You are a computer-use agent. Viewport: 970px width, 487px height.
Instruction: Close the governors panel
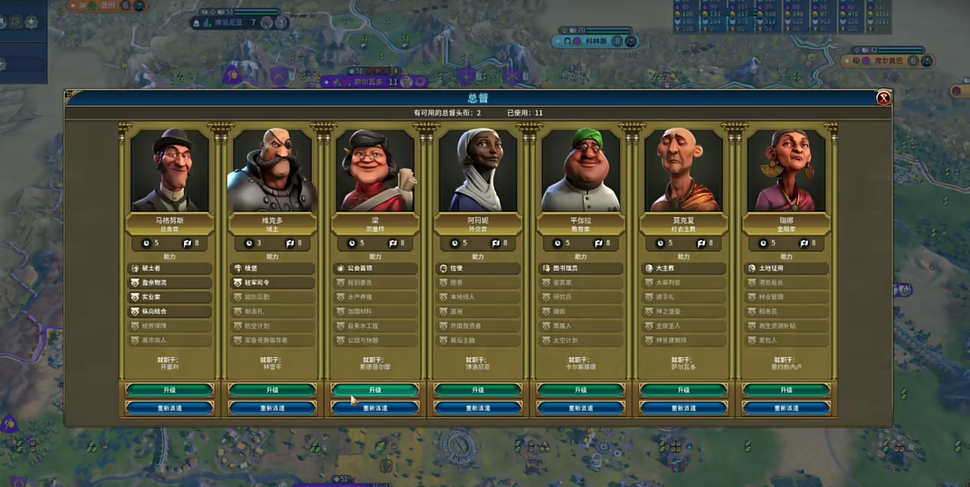pos(883,98)
